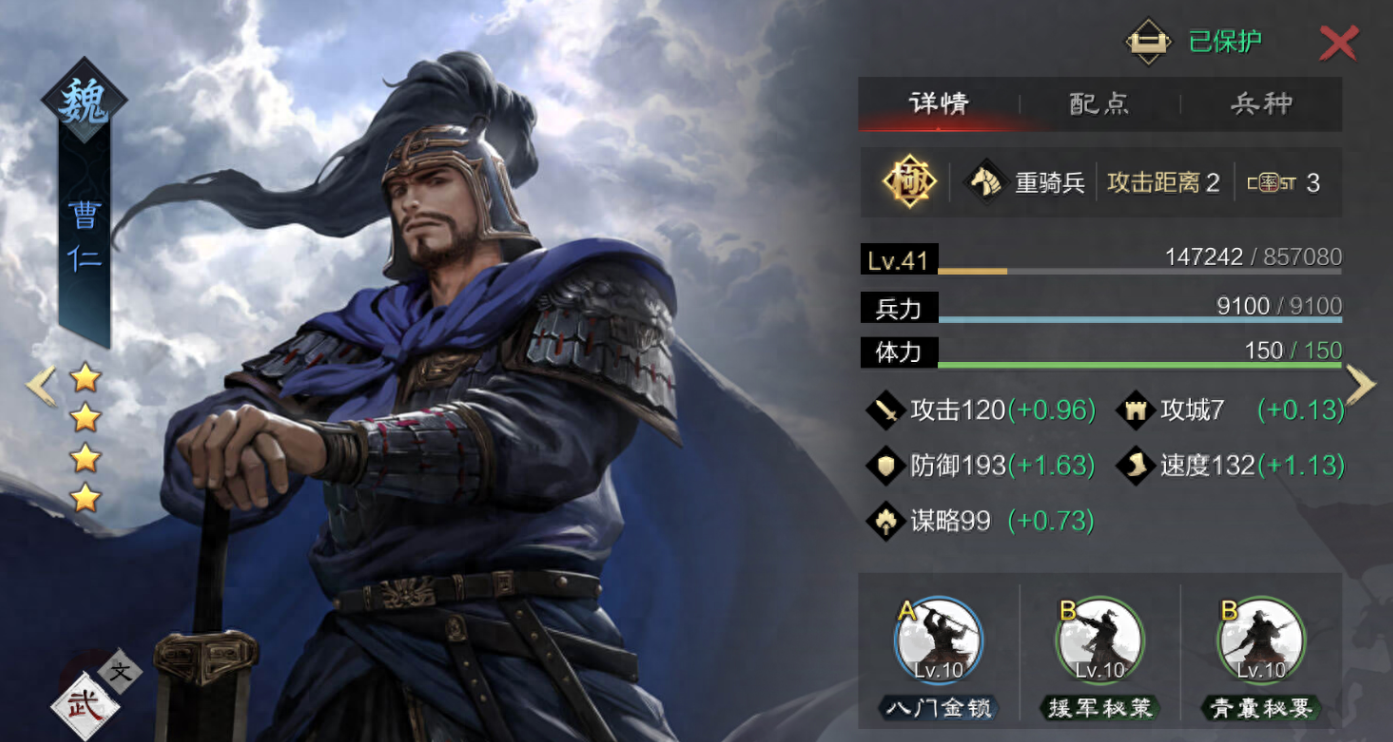Select the 八门金锁 skill icon
Viewport: 1393px width, 742px height.
(939, 642)
